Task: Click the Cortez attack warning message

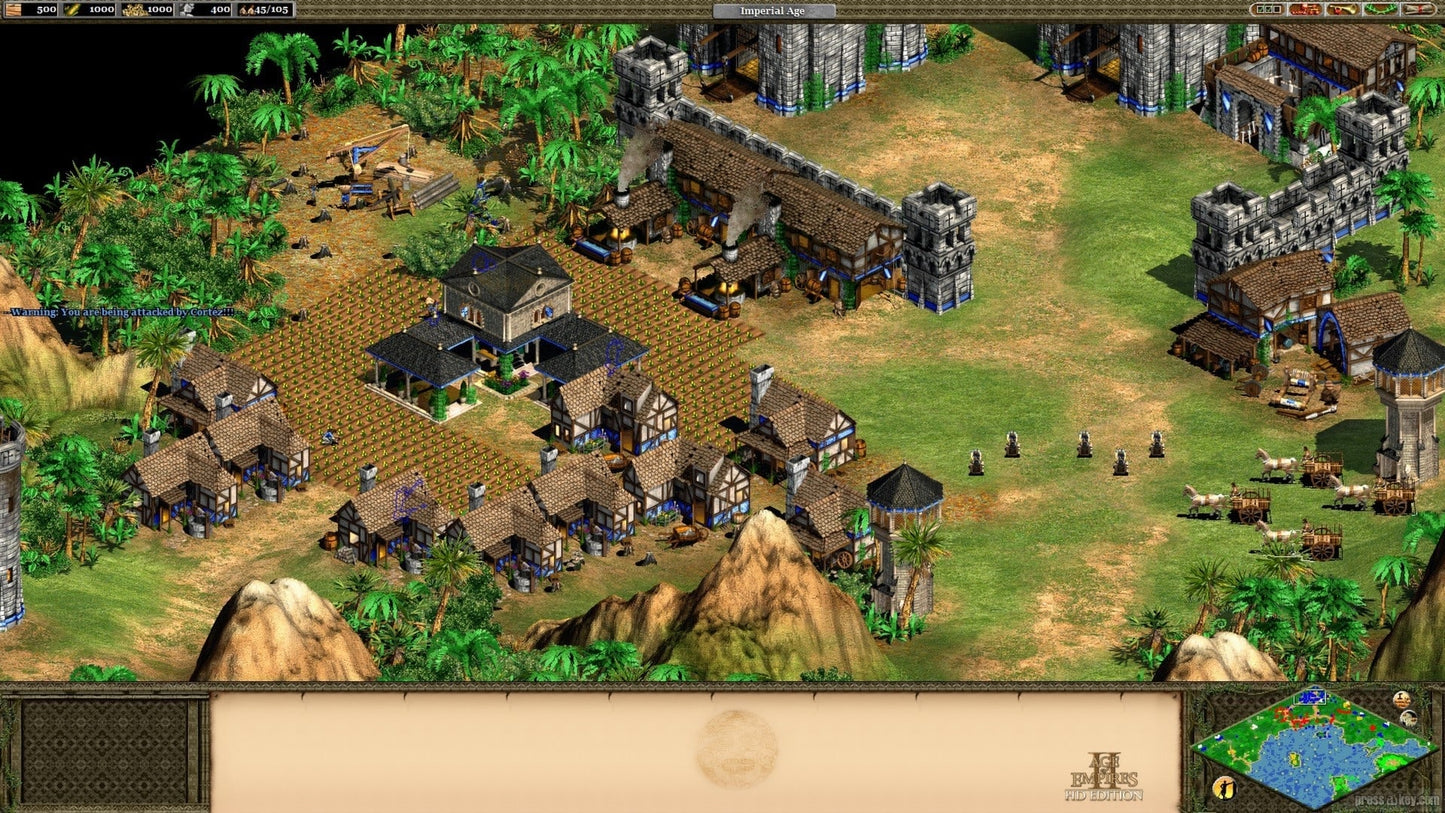Action: click(120, 311)
